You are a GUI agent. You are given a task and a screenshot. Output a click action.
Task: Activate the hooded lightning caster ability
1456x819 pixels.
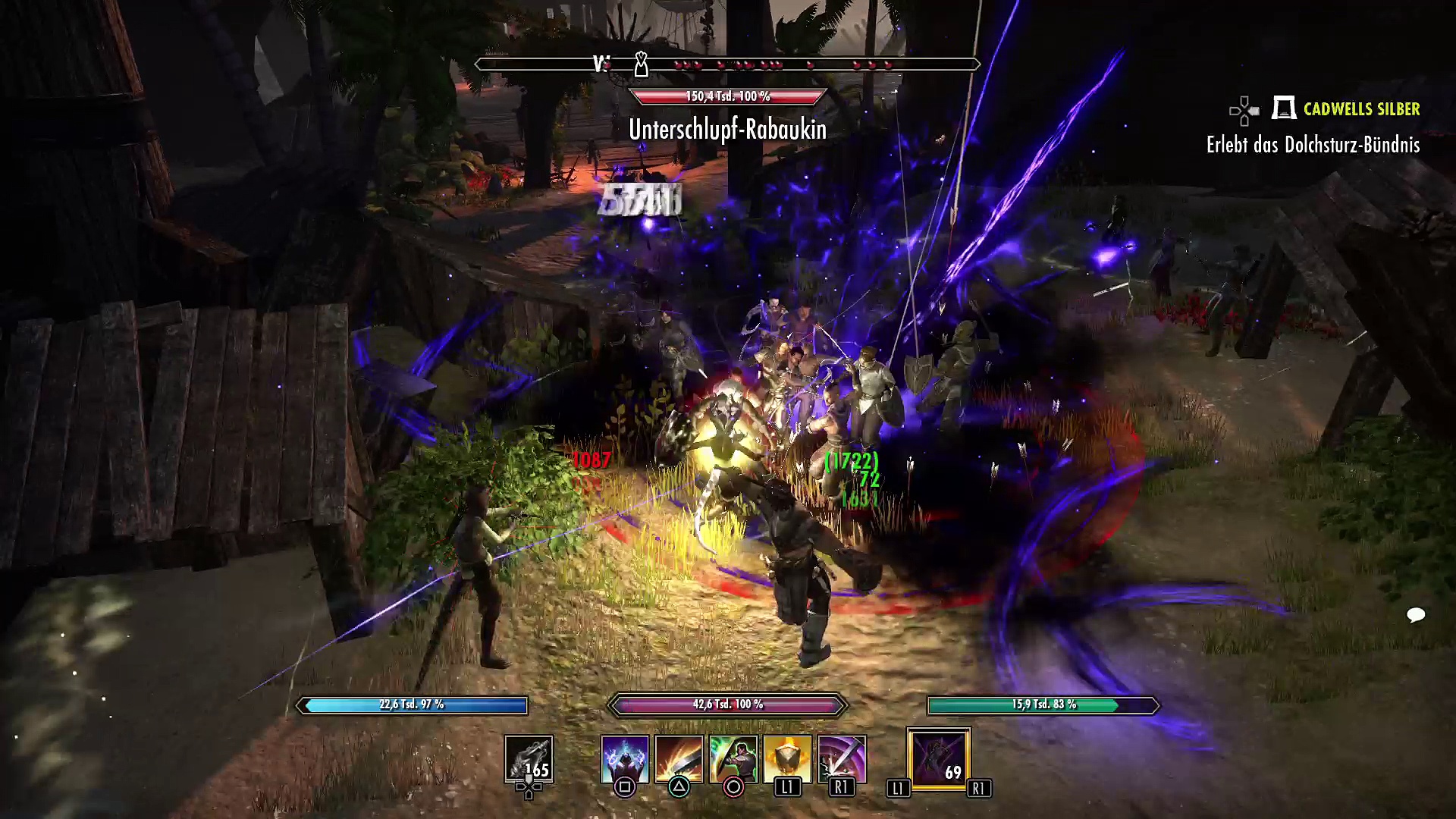[x=625, y=758]
